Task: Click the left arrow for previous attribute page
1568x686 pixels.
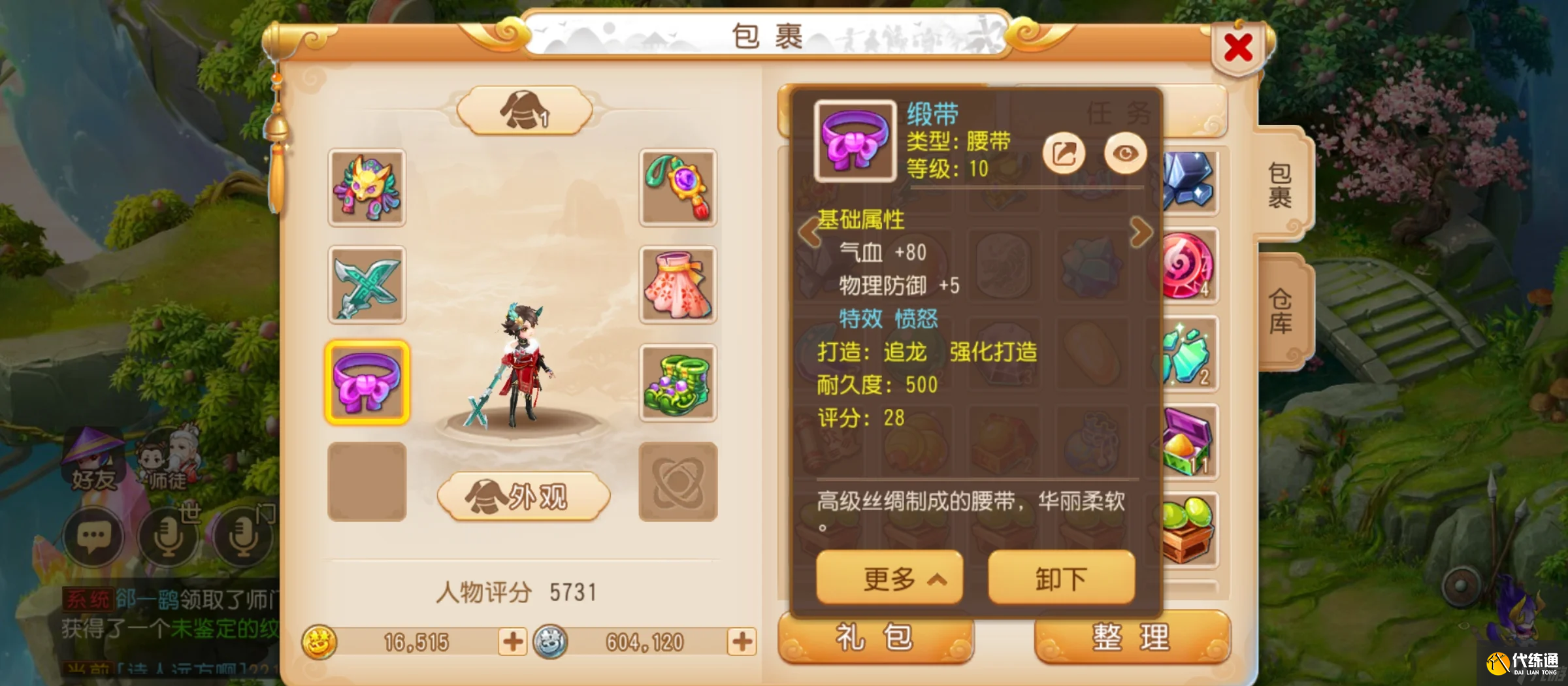Action: [x=810, y=232]
